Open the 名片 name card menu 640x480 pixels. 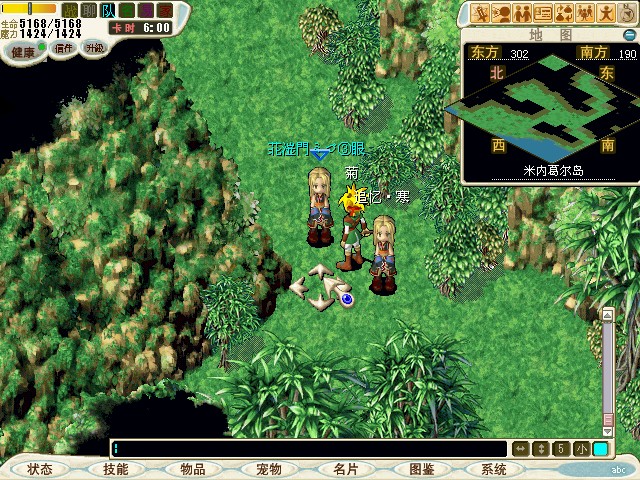344,469
